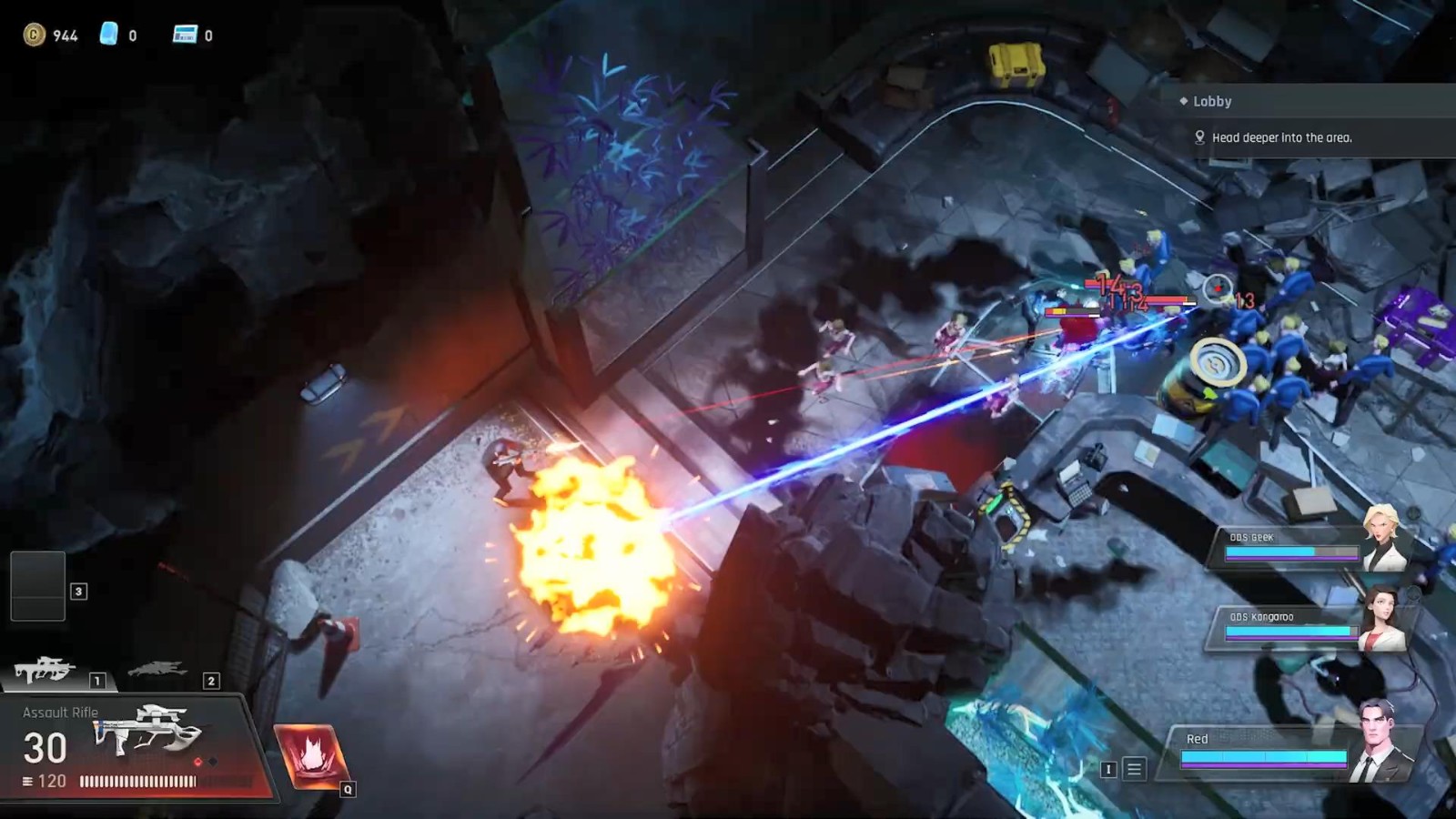Select the Assault Rifle weapon slot
Image resolution: width=1456 pixels, height=819 pixels.
[x=44, y=672]
